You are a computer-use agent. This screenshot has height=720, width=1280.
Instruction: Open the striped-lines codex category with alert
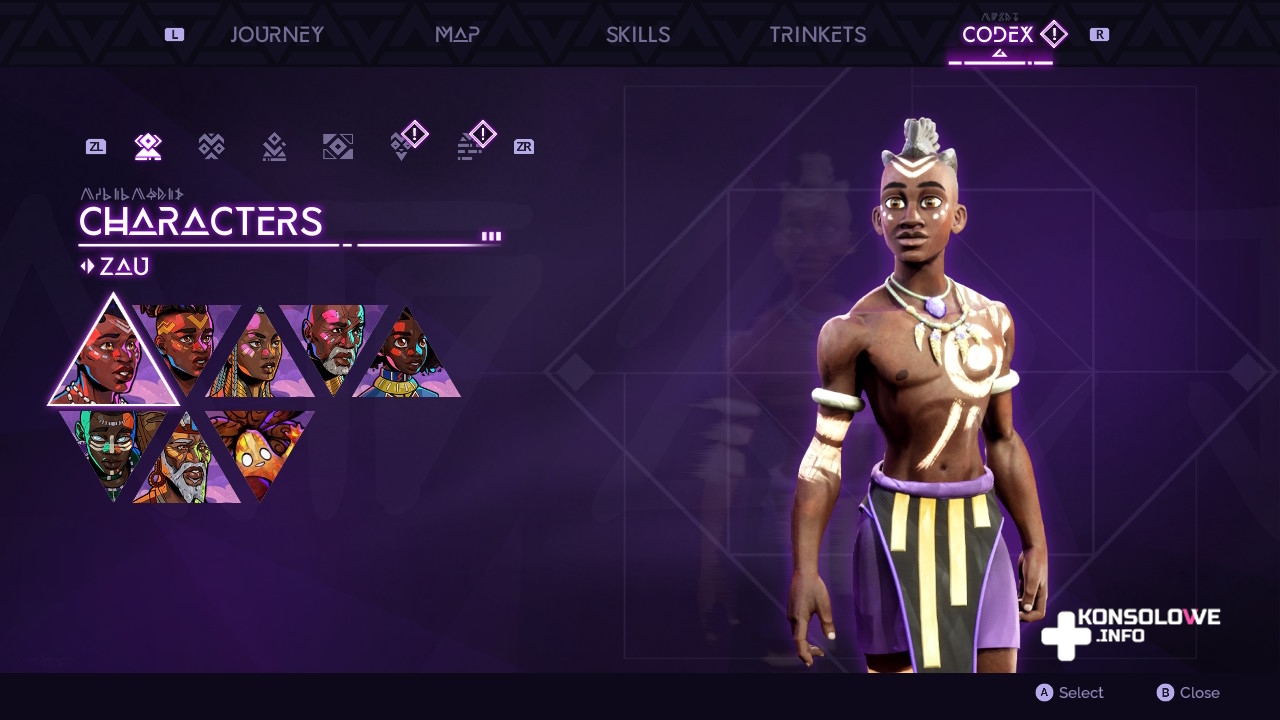pyautogui.click(x=472, y=145)
